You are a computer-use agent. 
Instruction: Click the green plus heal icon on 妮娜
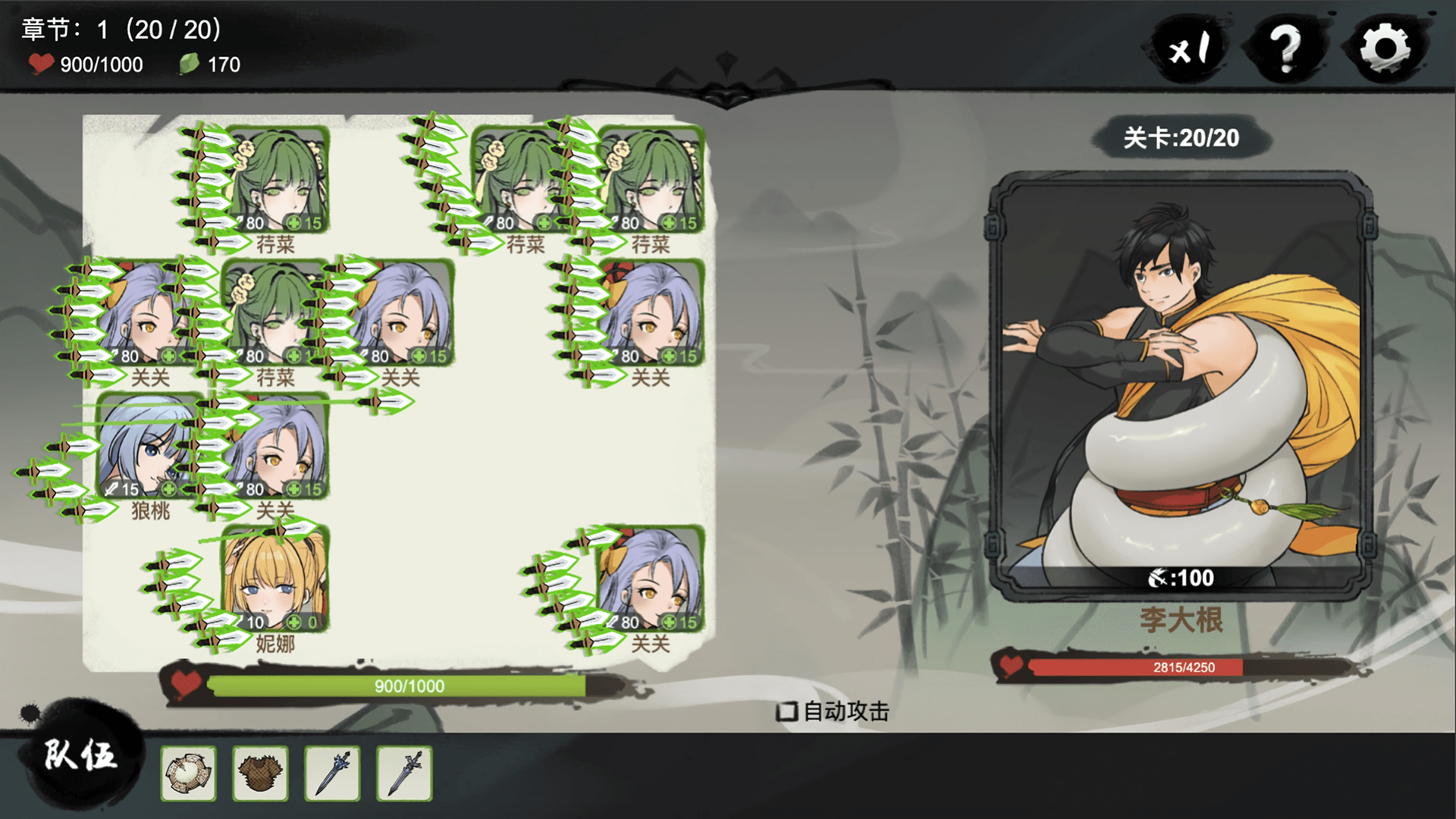294,623
